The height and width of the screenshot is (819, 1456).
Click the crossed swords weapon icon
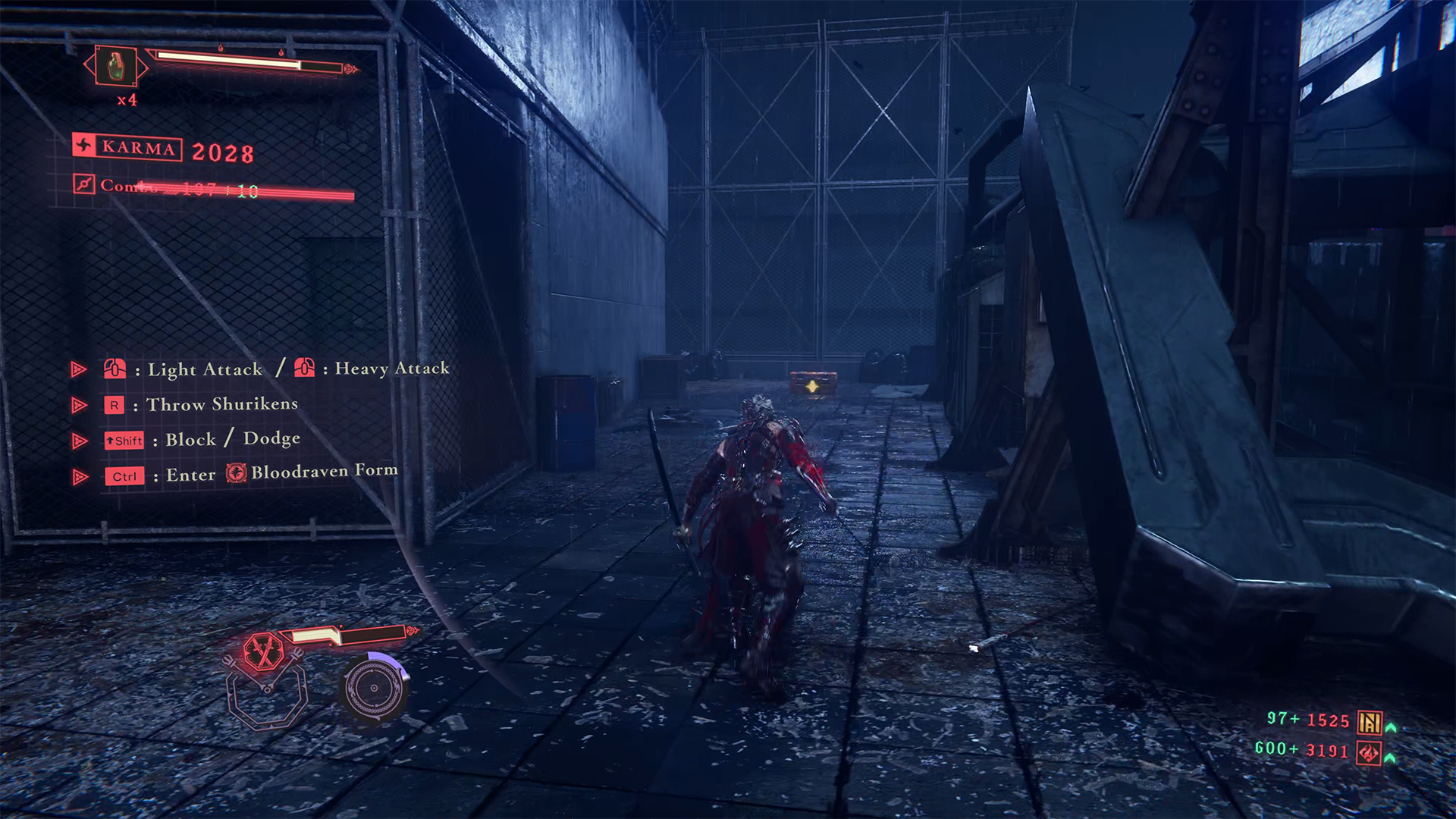(x=263, y=651)
